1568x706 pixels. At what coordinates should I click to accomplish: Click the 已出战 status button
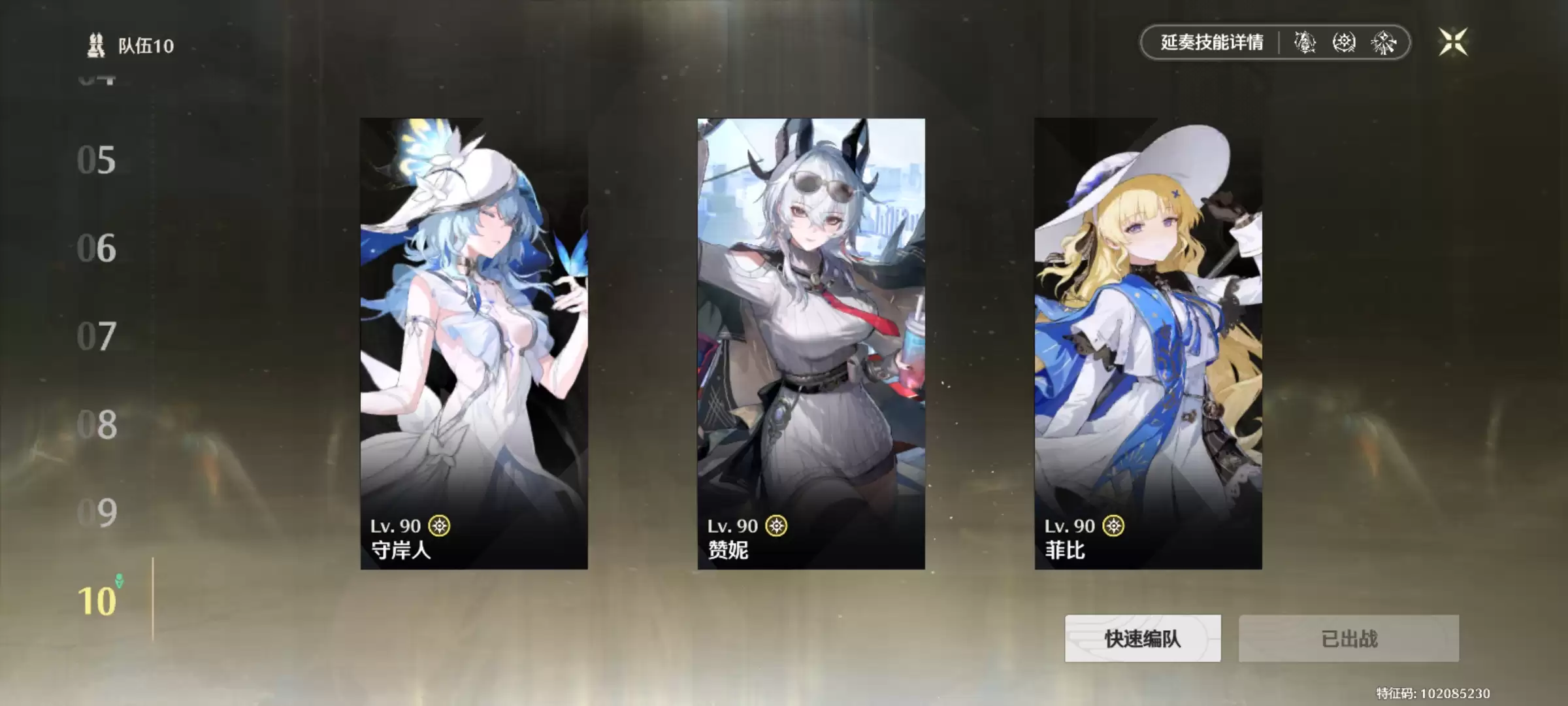pos(1350,639)
